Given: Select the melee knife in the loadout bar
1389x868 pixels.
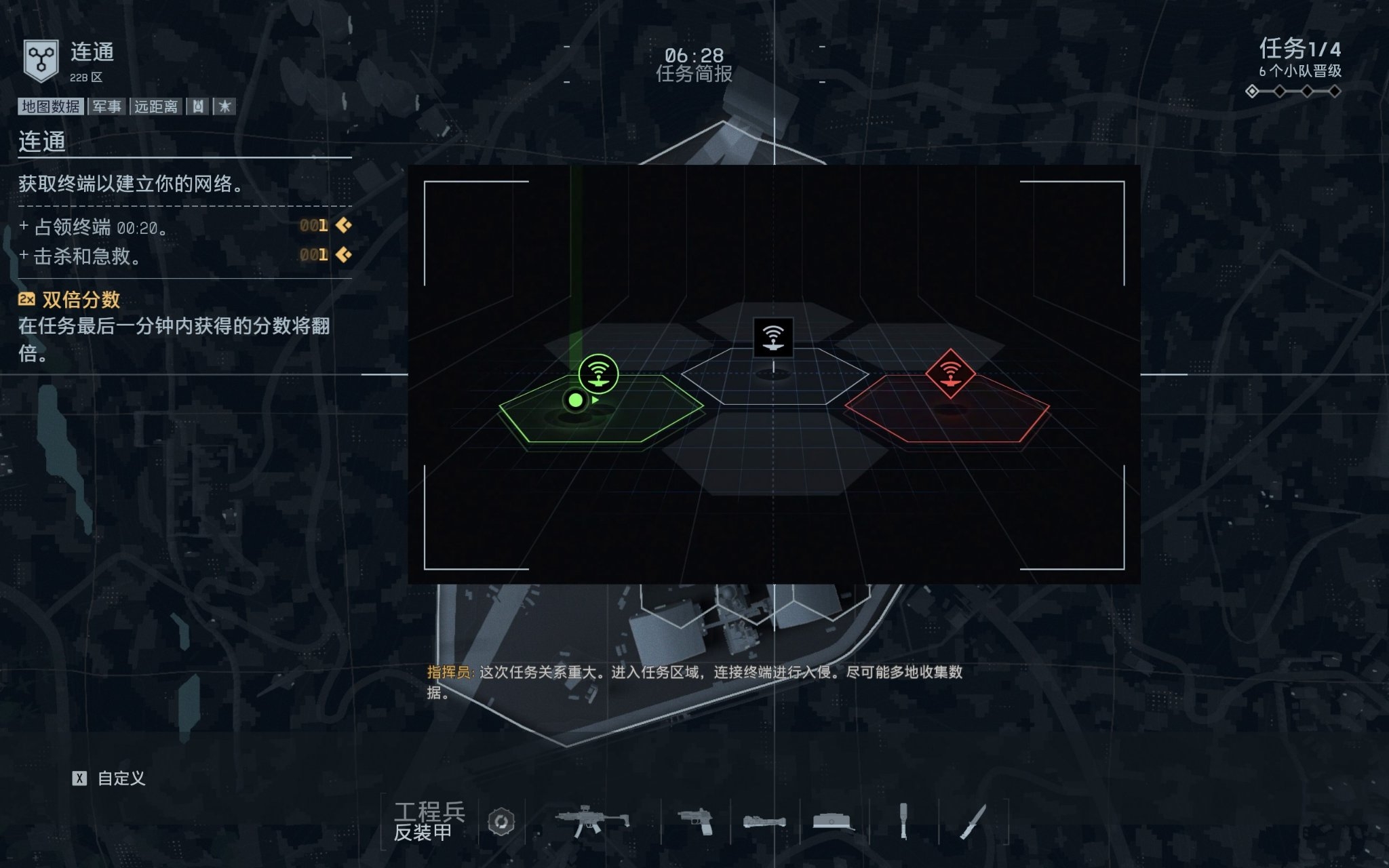Looking at the screenshot, I should click(974, 823).
